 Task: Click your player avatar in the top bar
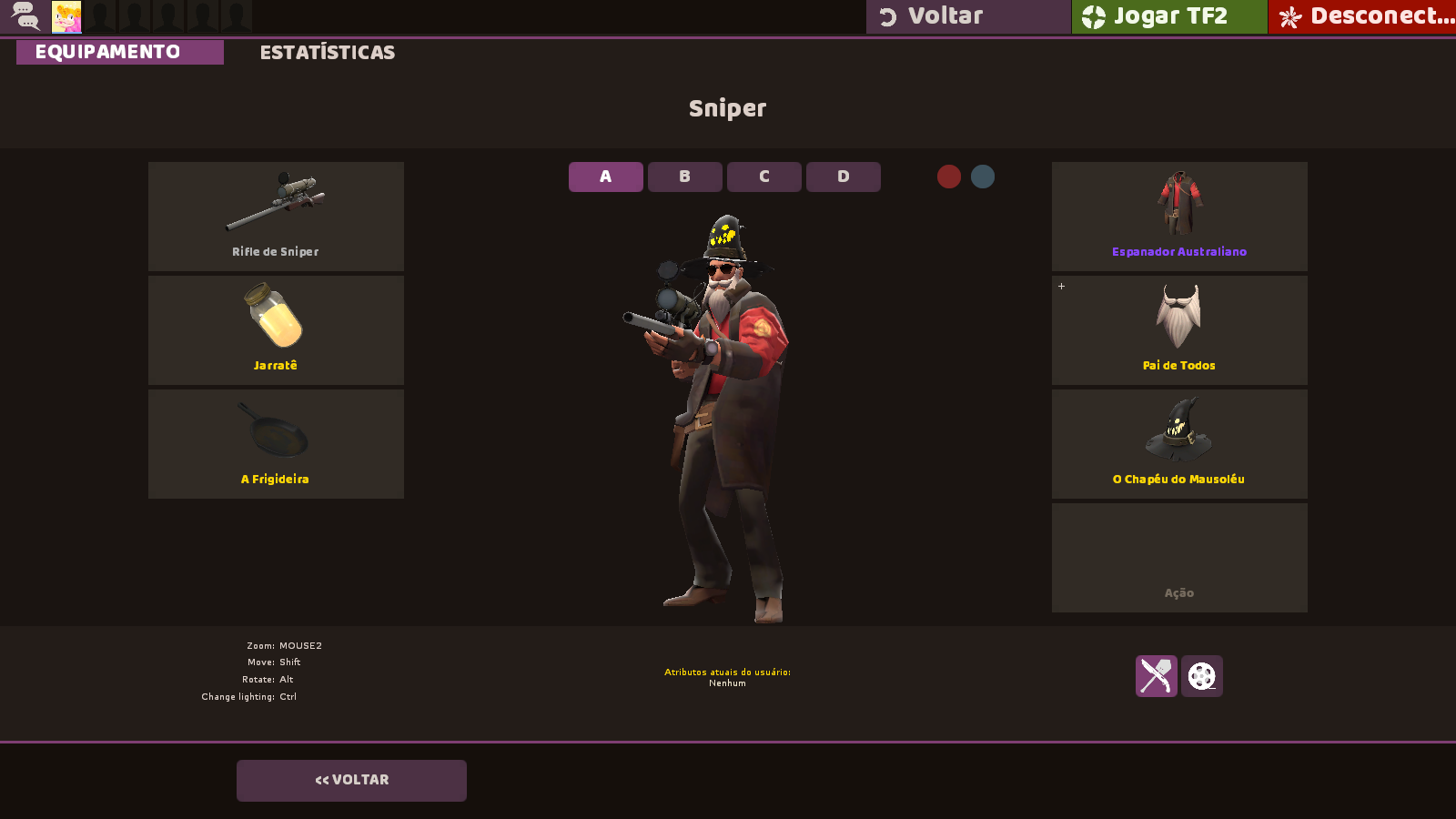(67, 15)
